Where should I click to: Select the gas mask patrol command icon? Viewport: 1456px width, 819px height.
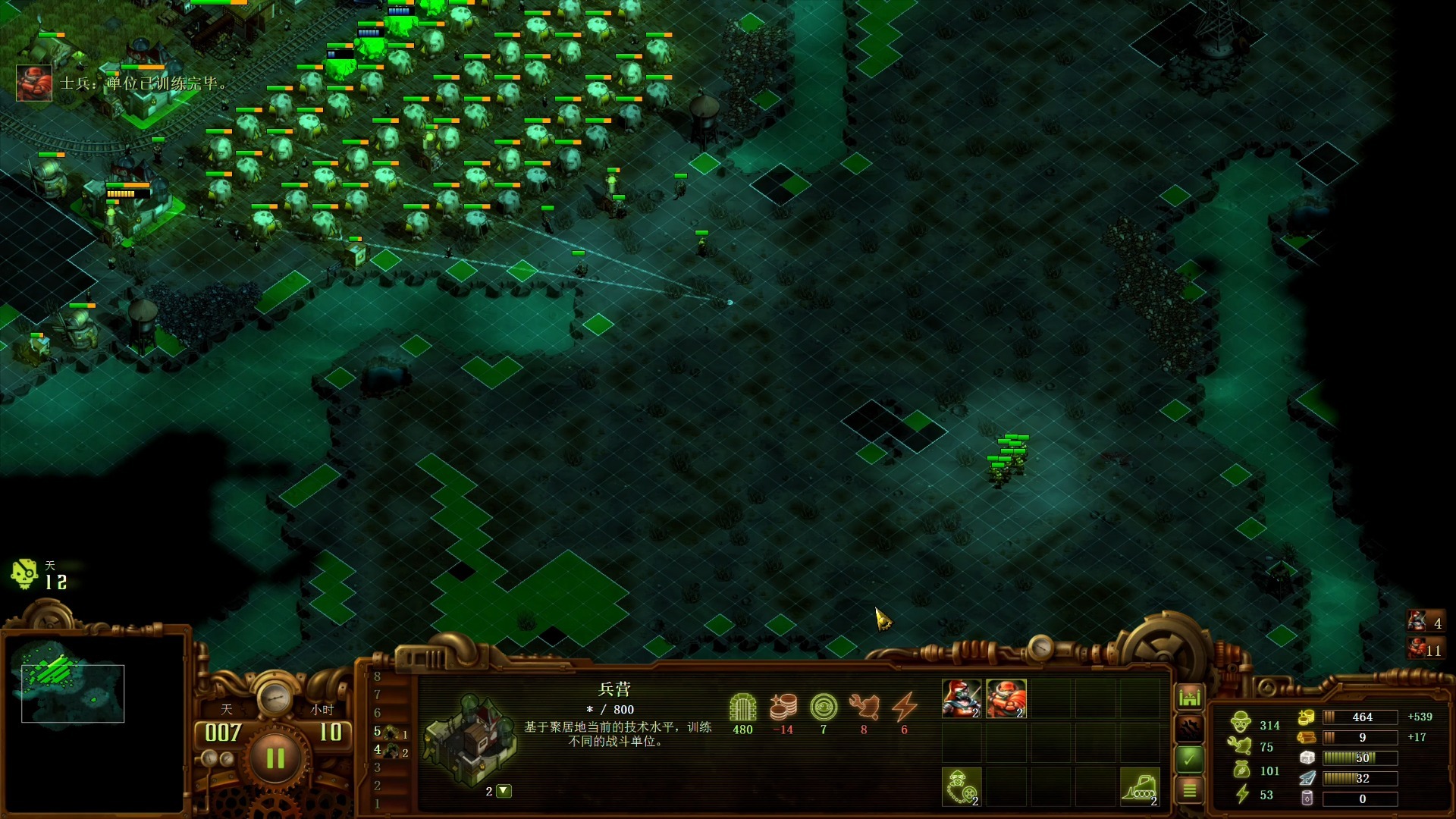tap(962, 786)
